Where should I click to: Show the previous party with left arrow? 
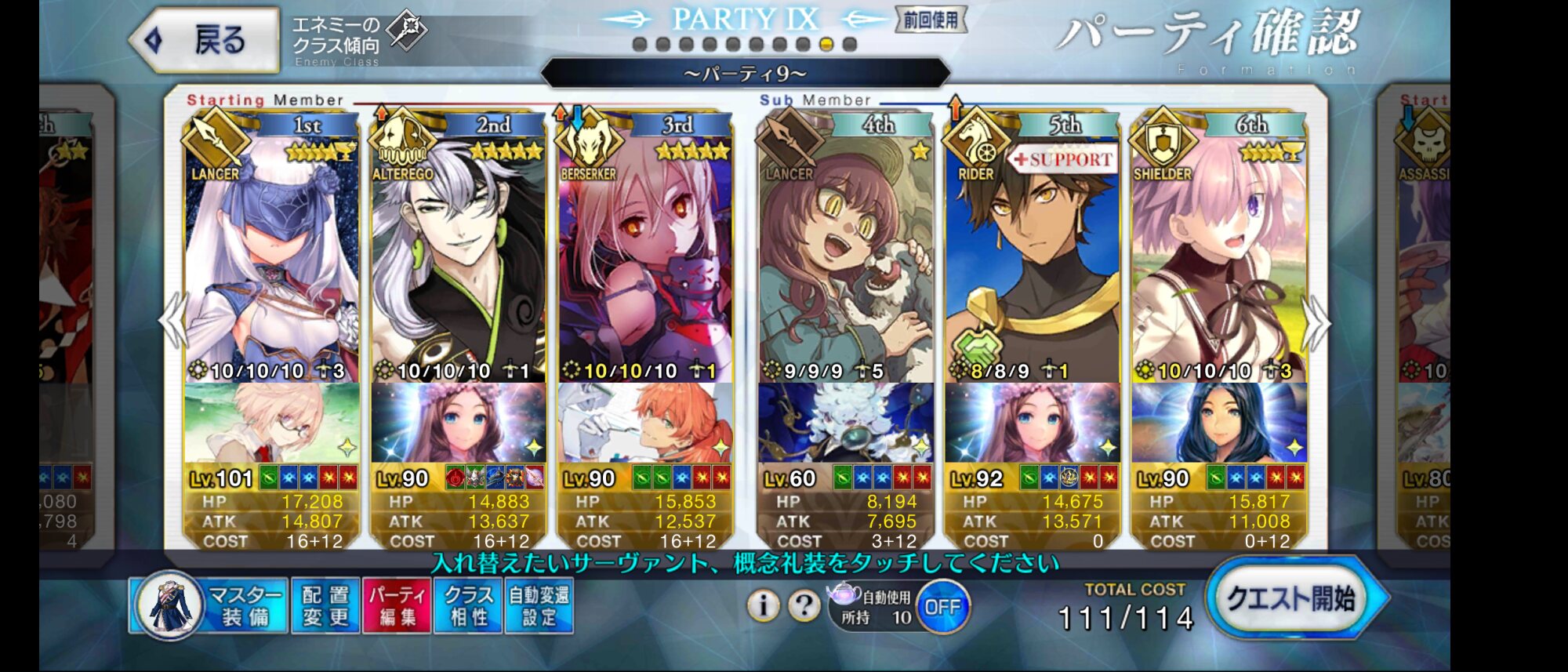pos(172,322)
